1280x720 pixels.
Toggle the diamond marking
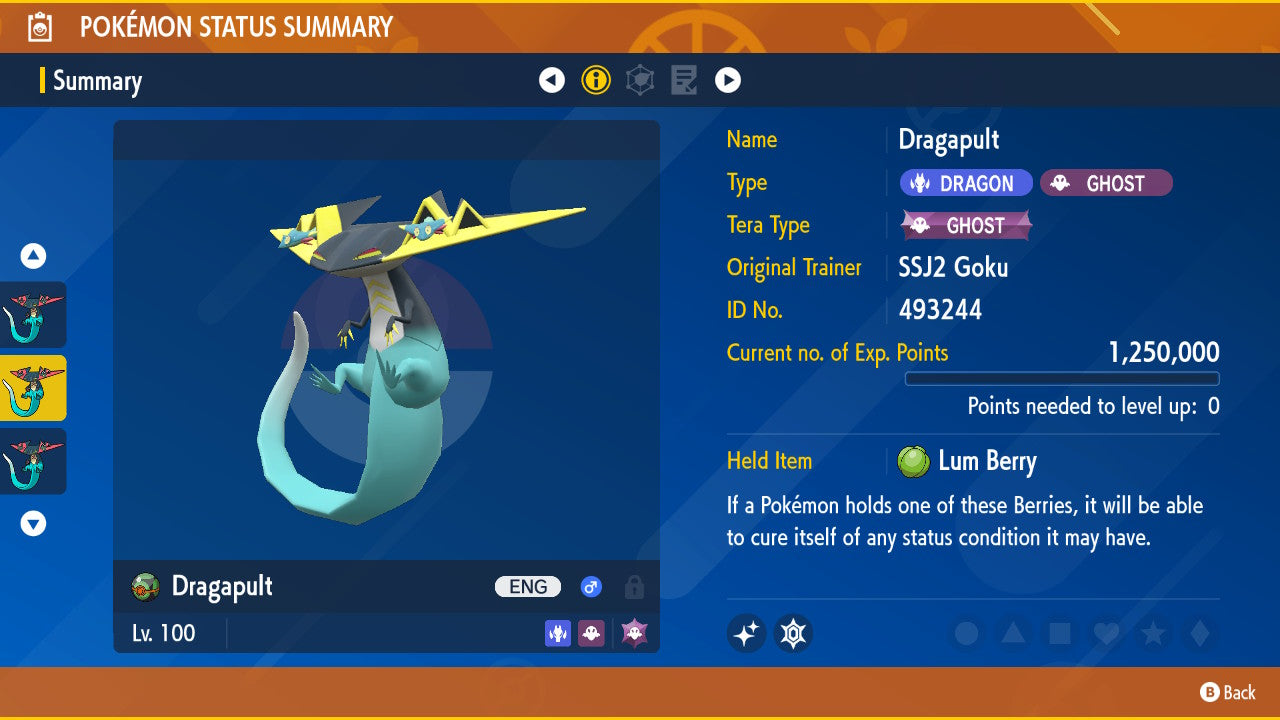point(1198,633)
